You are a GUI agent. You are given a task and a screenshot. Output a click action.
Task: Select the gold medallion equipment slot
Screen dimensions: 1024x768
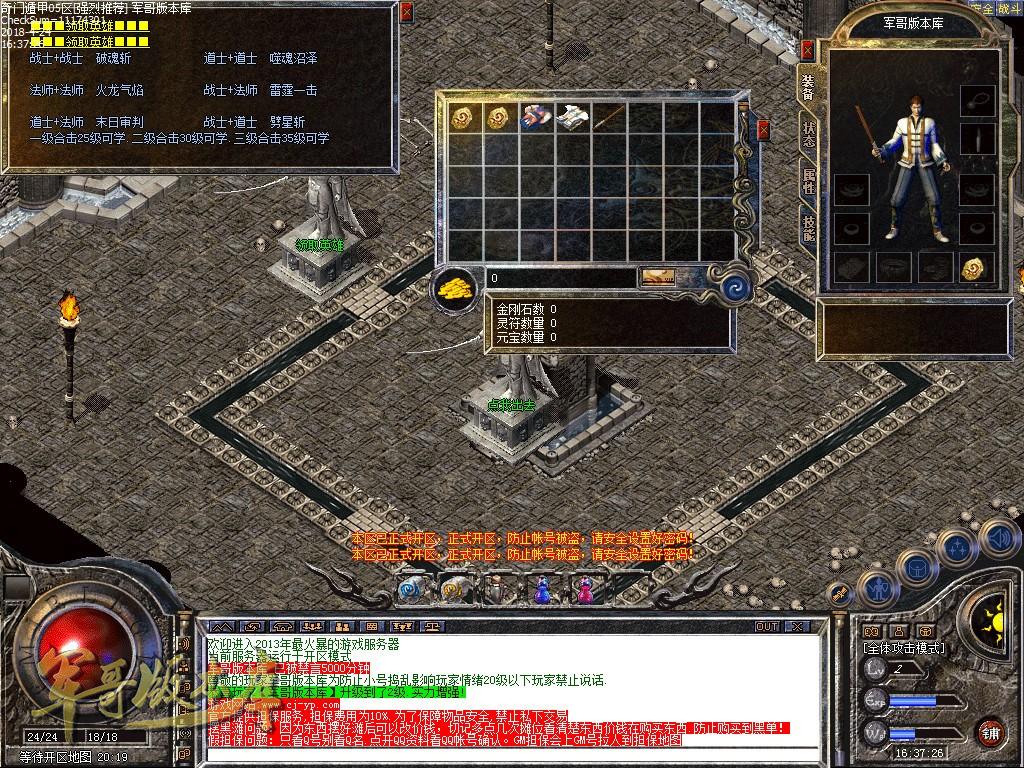point(975,267)
